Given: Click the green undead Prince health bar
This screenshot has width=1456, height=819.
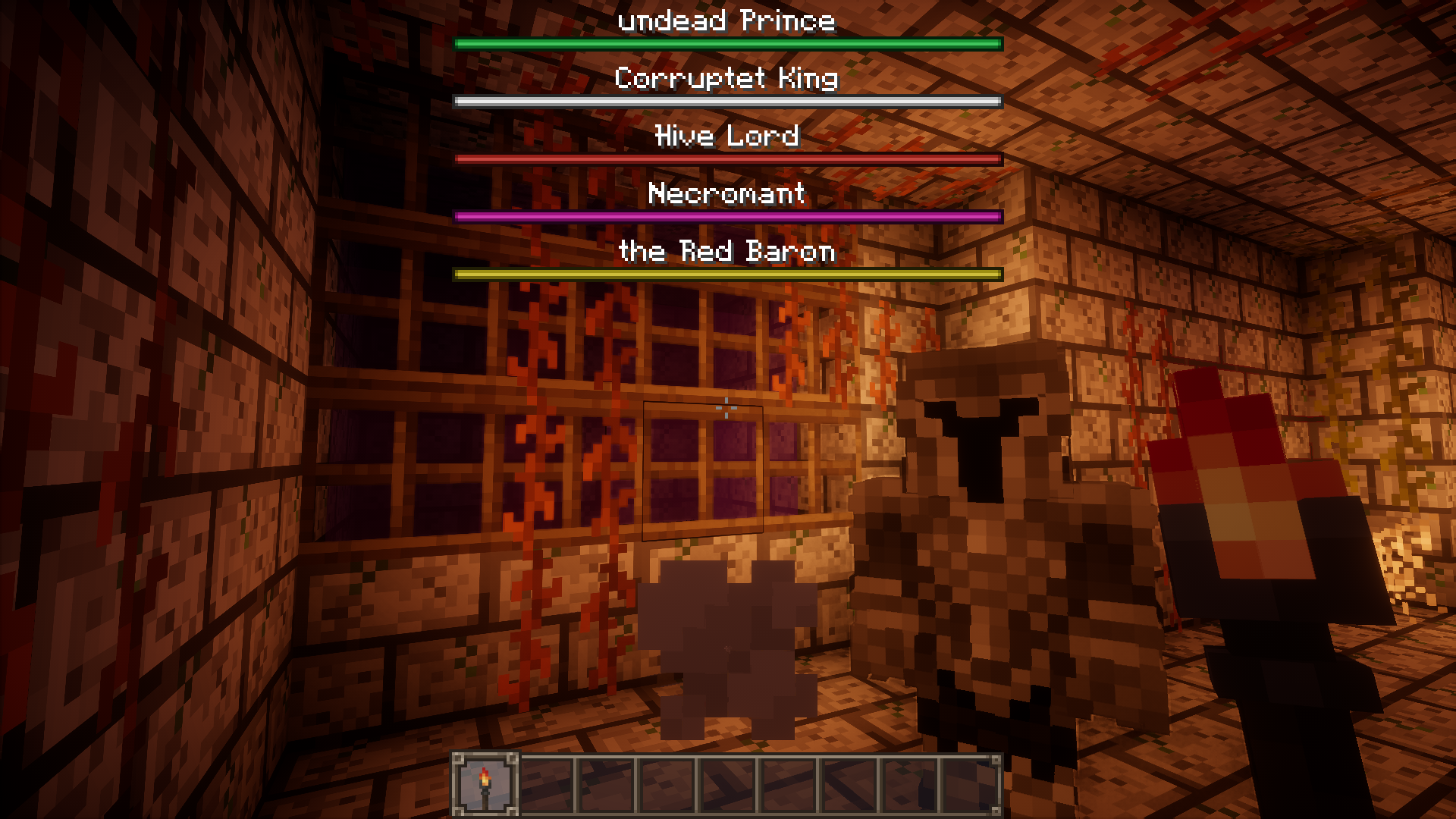Looking at the screenshot, I should tap(726, 43).
